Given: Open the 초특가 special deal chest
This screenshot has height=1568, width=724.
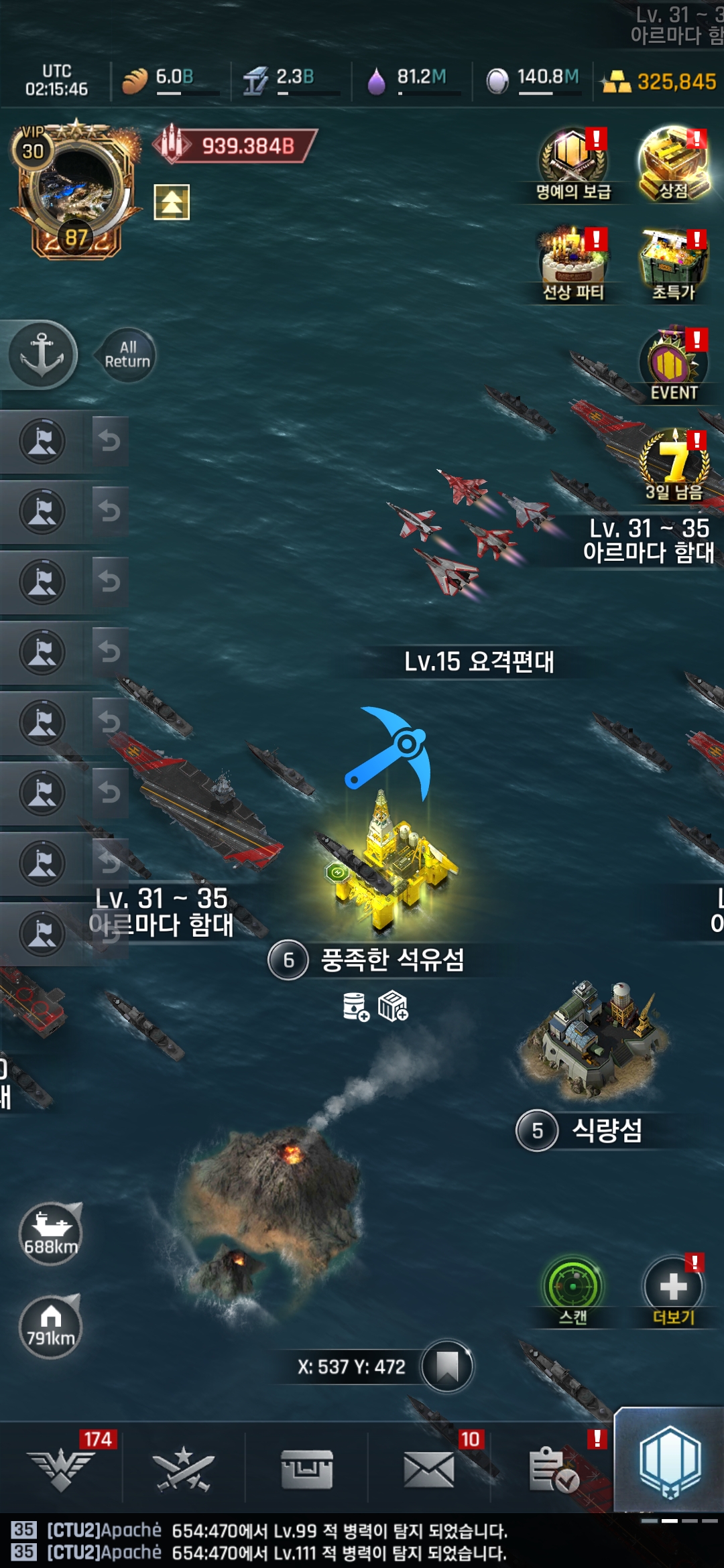Looking at the screenshot, I should pos(673,263).
